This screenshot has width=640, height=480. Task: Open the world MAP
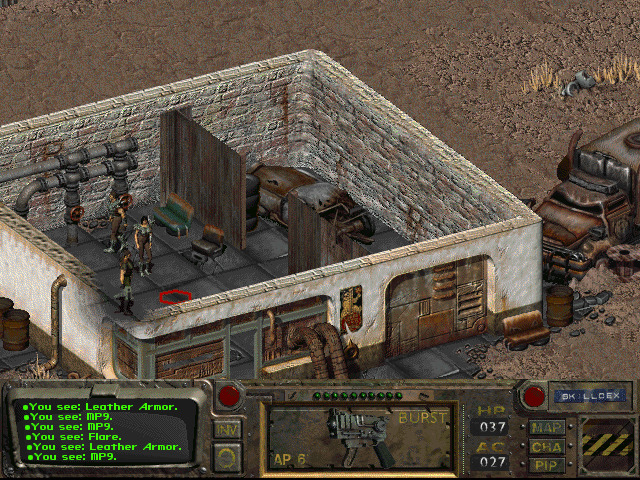(546, 428)
